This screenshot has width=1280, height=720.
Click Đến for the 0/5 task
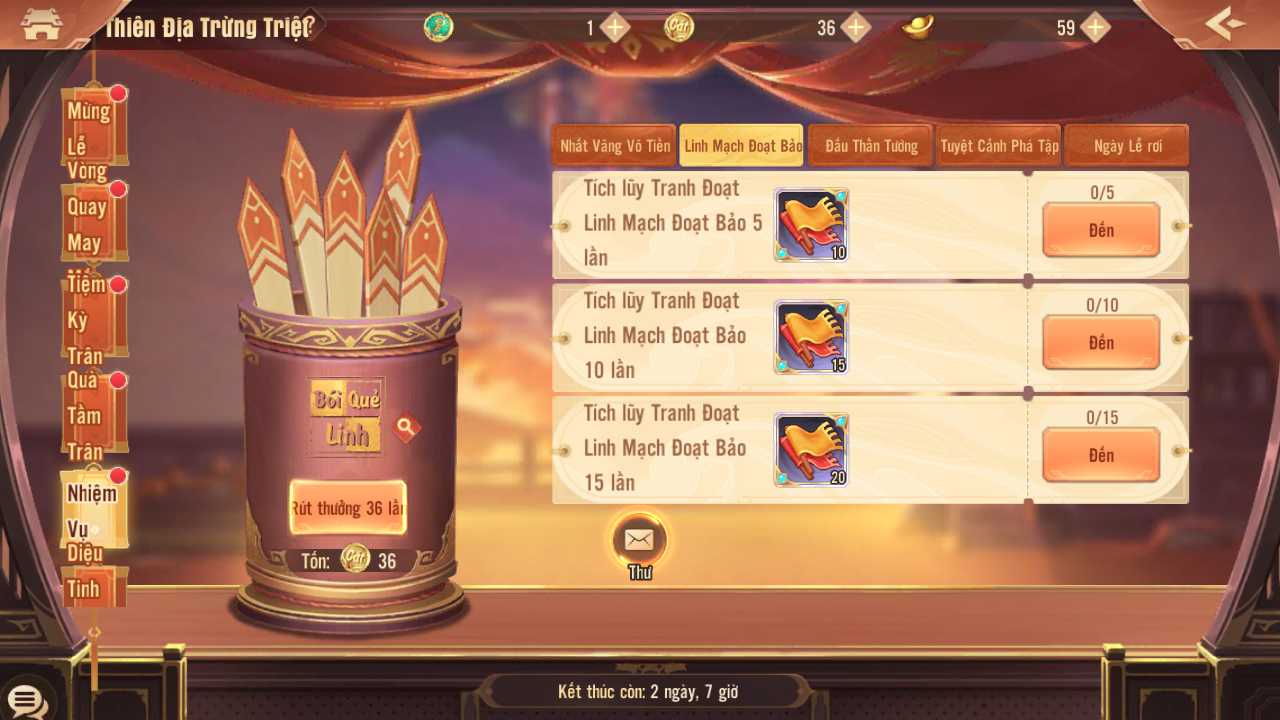tap(1101, 231)
